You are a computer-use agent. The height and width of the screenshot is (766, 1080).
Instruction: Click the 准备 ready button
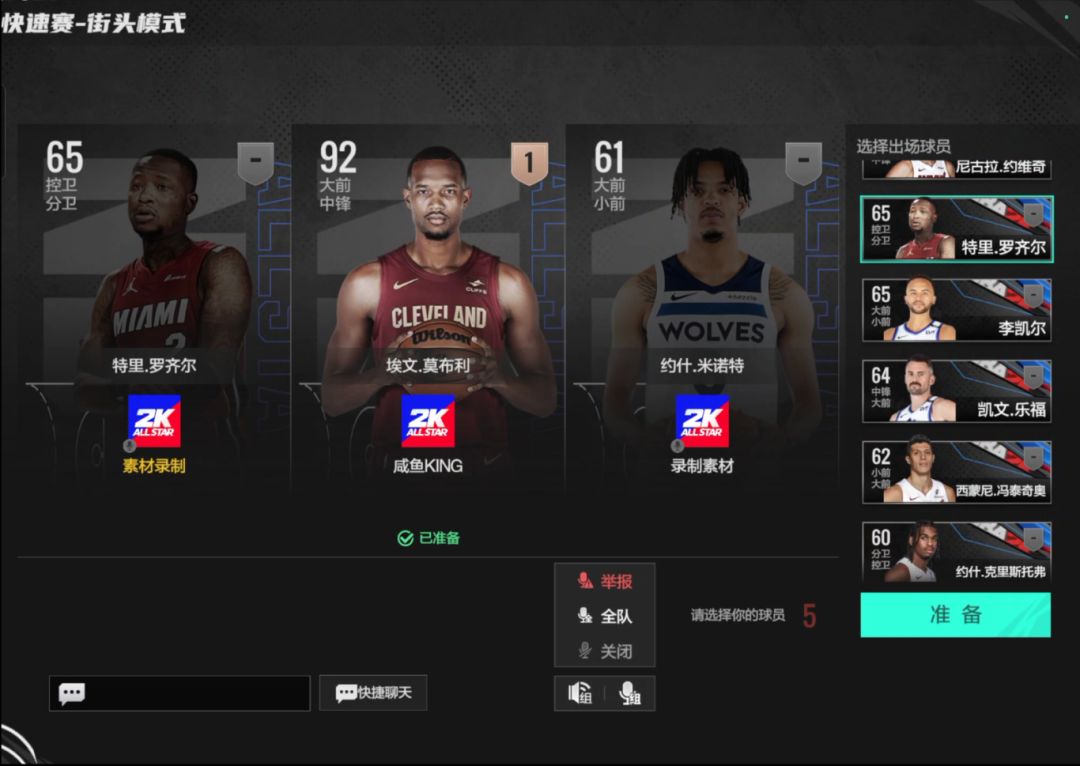coord(955,615)
